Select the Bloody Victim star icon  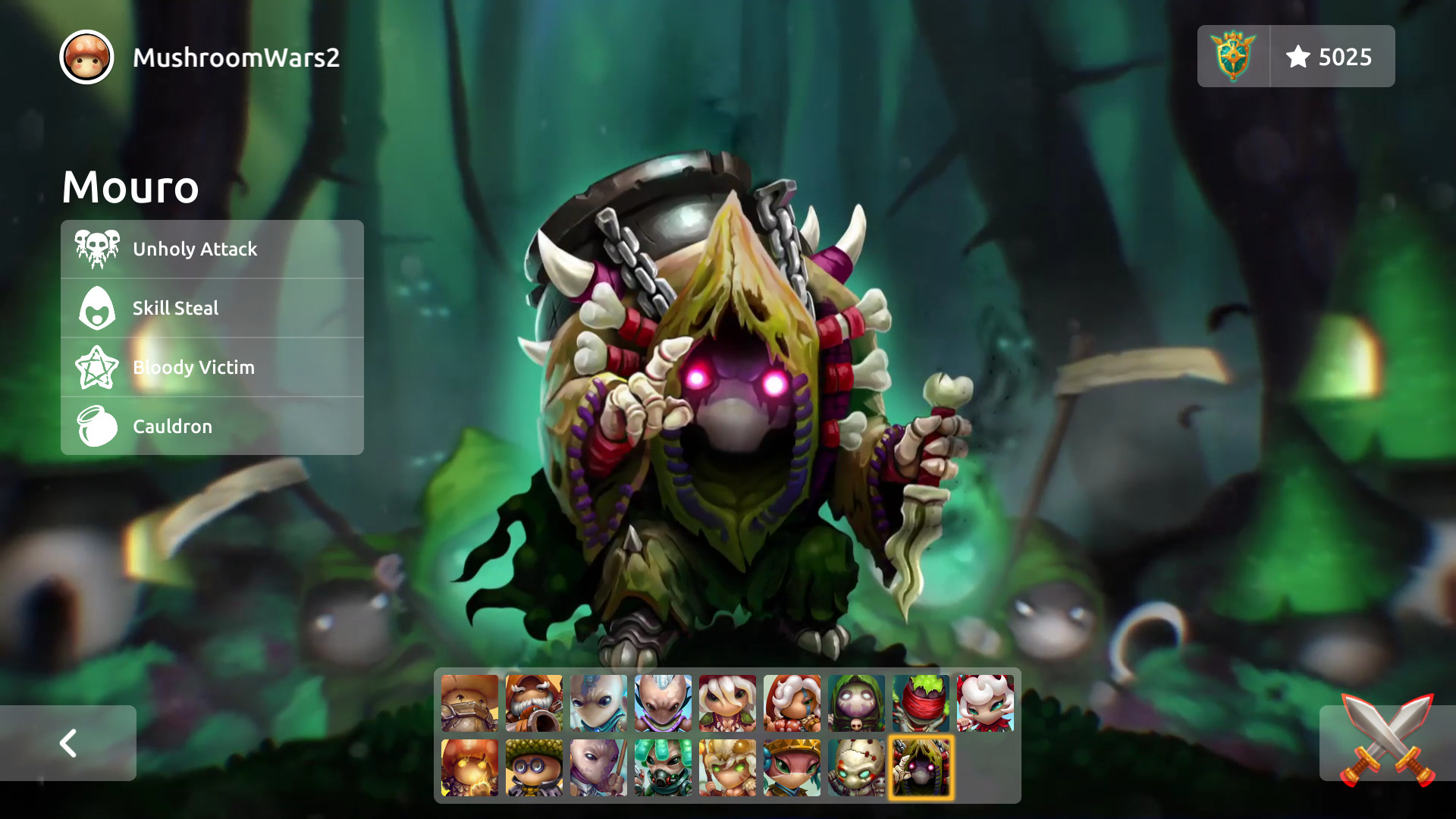[96, 367]
